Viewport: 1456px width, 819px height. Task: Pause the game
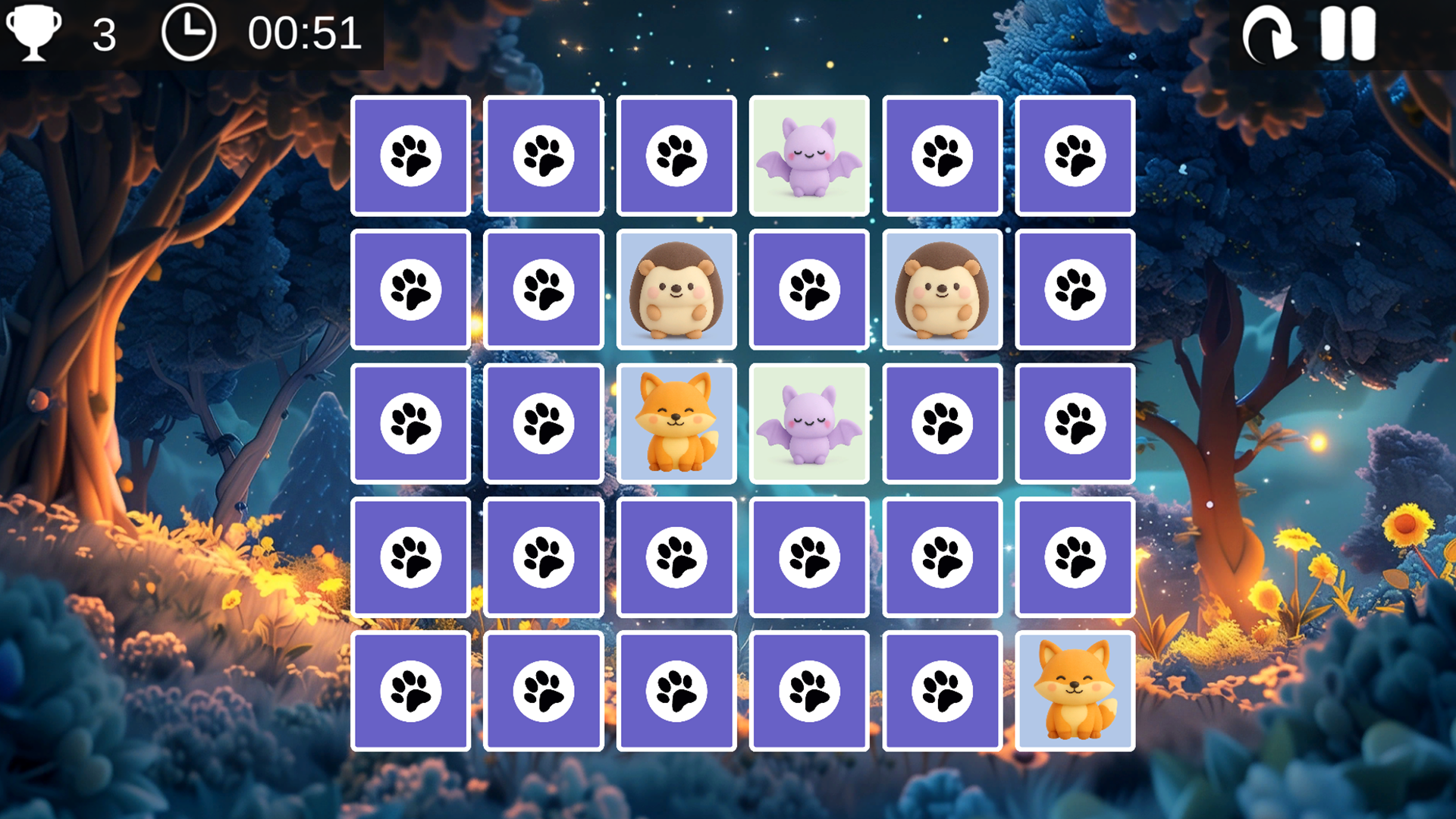(x=1348, y=33)
